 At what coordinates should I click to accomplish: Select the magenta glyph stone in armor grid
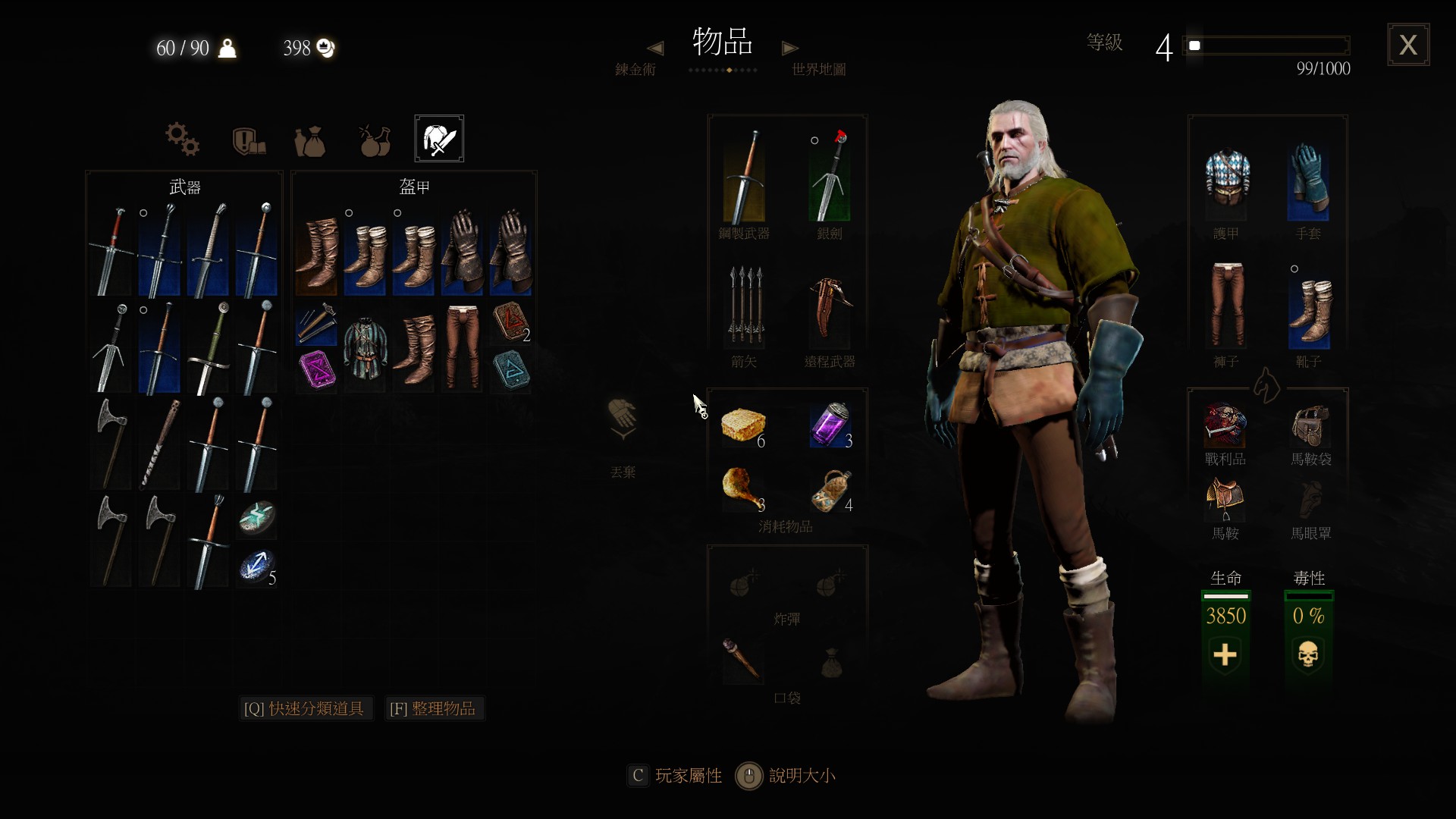(317, 371)
